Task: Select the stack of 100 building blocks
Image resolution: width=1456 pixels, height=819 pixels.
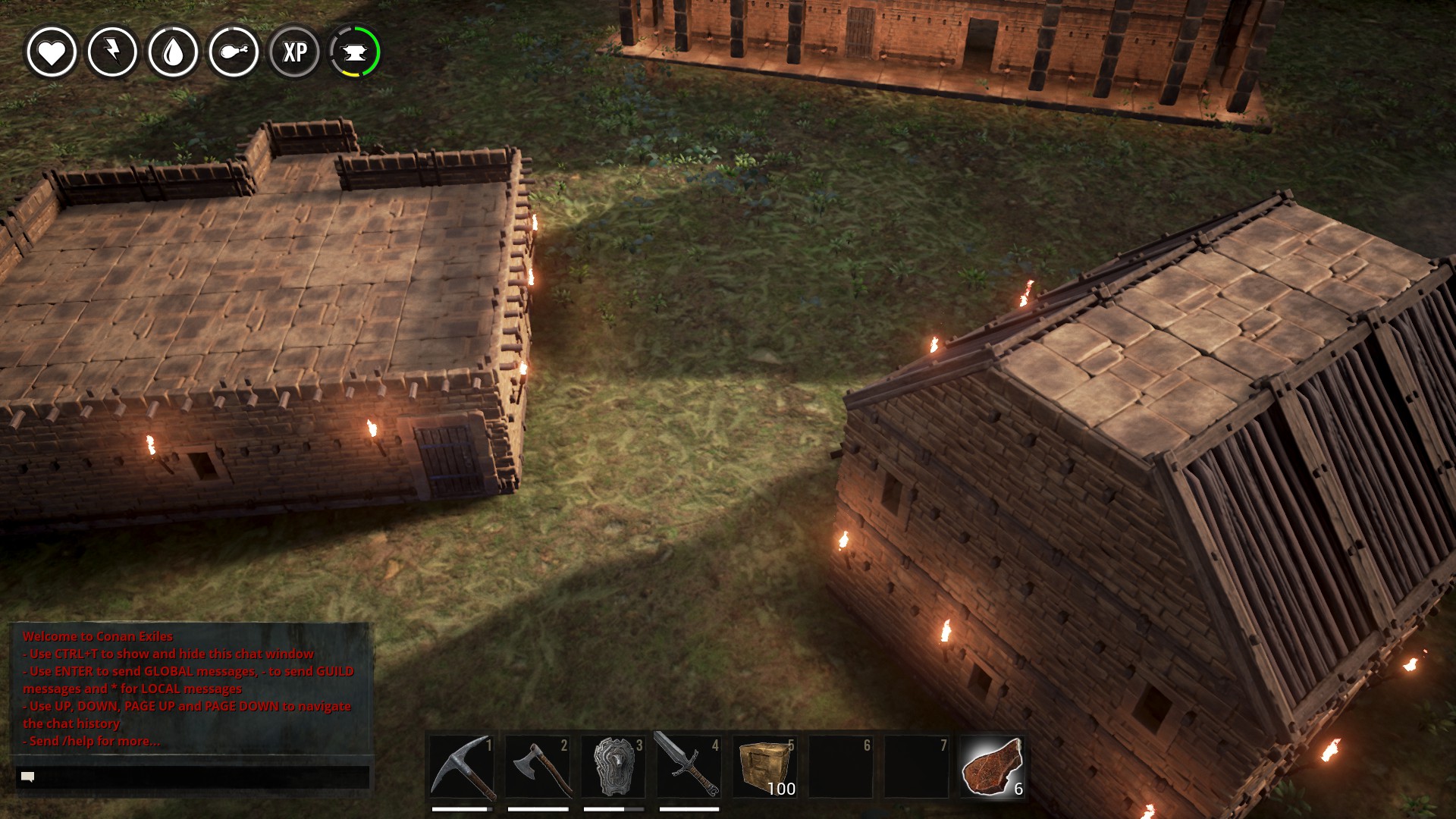Action: 764,767
